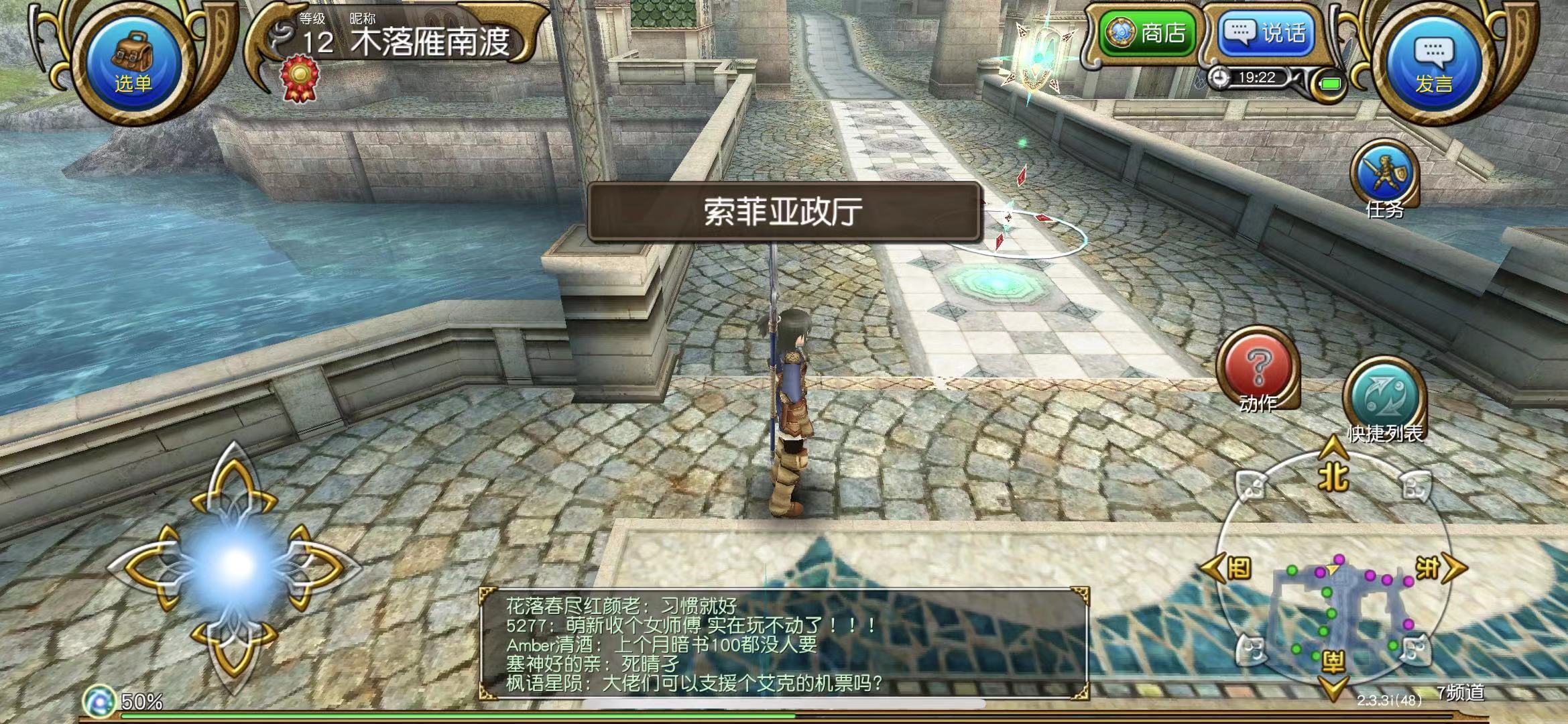Tap the 索菲亚政厅 location banner
The image size is (1568, 724).
coord(784,212)
